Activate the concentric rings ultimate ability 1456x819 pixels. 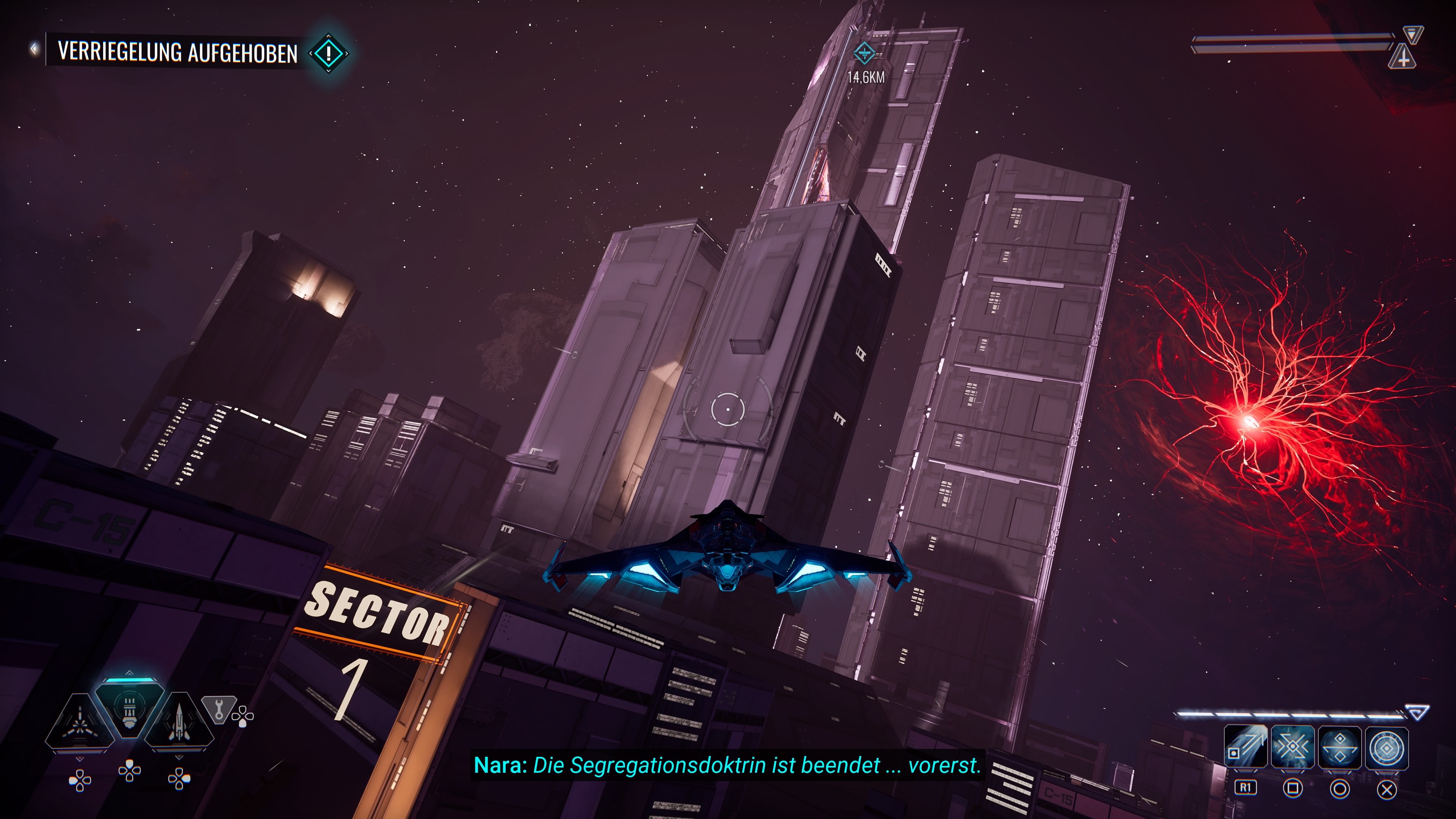click(1387, 747)
